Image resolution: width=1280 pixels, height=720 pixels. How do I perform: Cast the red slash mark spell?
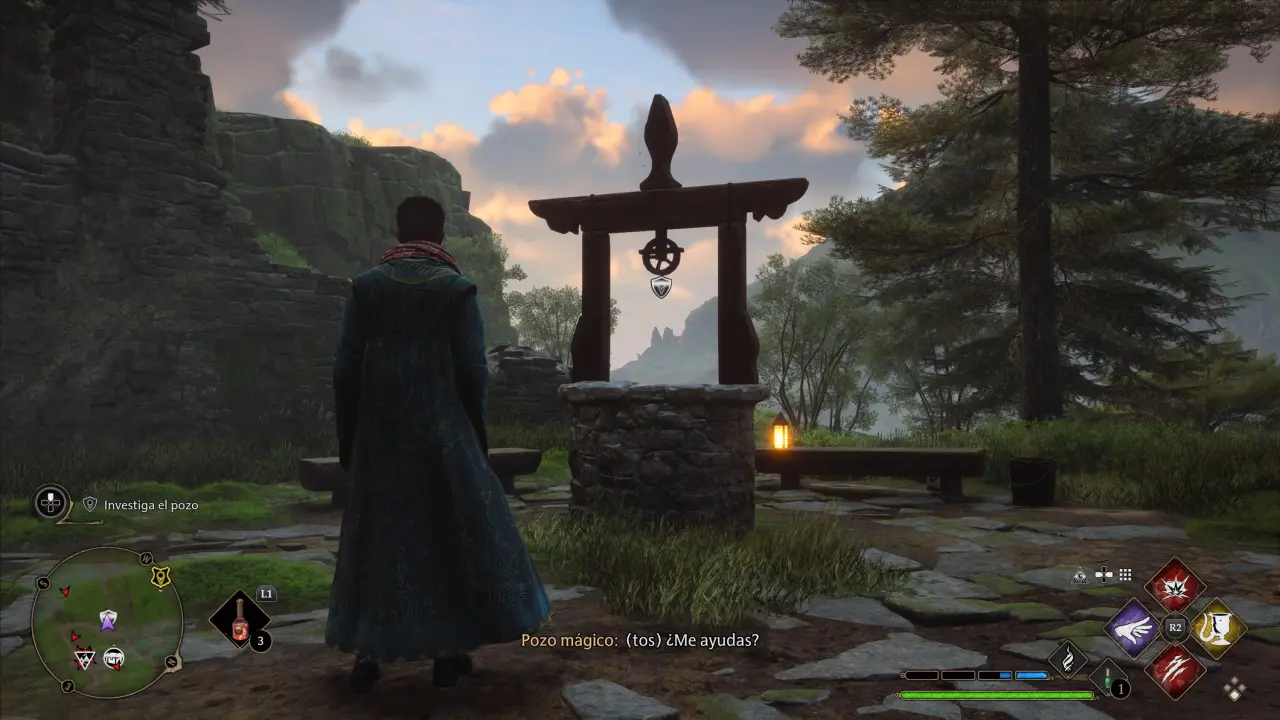pyautogui.click(x=1175, y=670)
